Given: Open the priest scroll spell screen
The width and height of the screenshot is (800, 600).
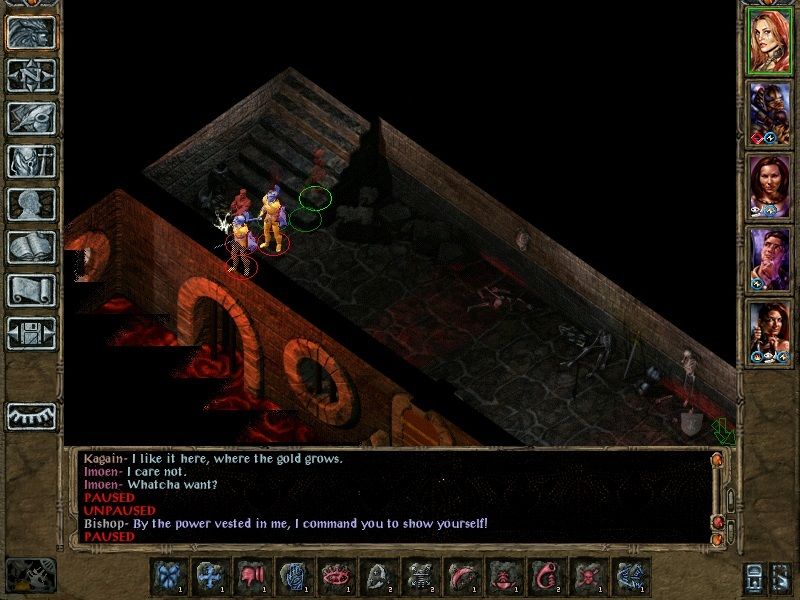Looking at the screenshot, I should coord(31,289).
